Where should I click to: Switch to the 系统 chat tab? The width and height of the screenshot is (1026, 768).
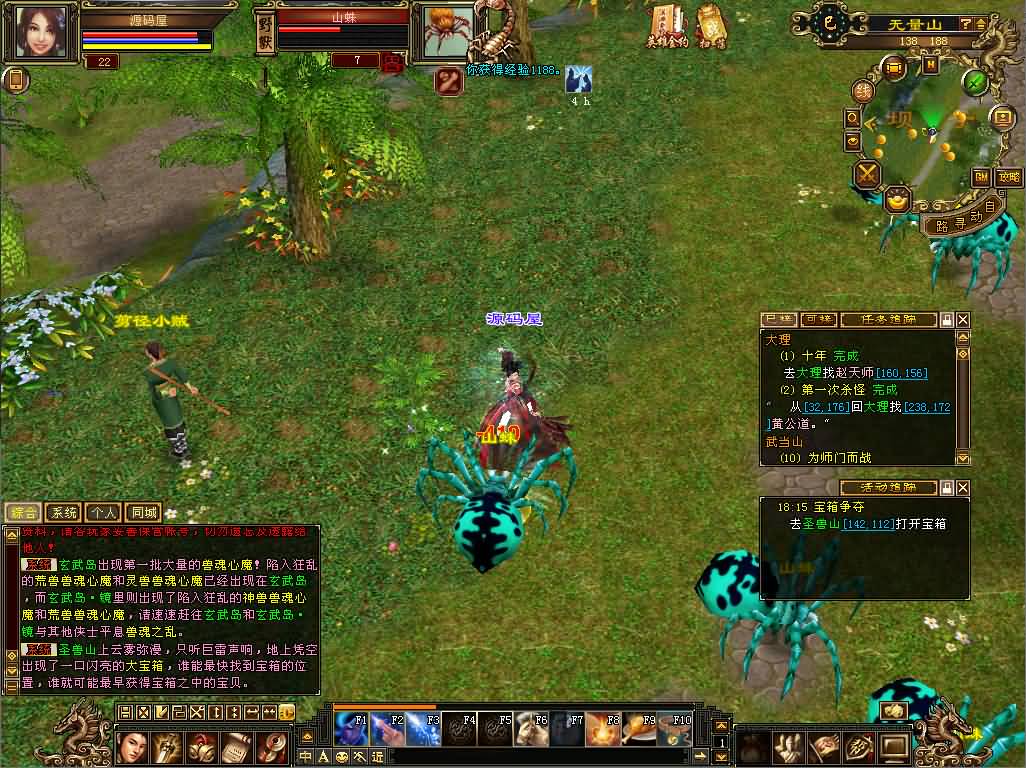tap(63, 513)
